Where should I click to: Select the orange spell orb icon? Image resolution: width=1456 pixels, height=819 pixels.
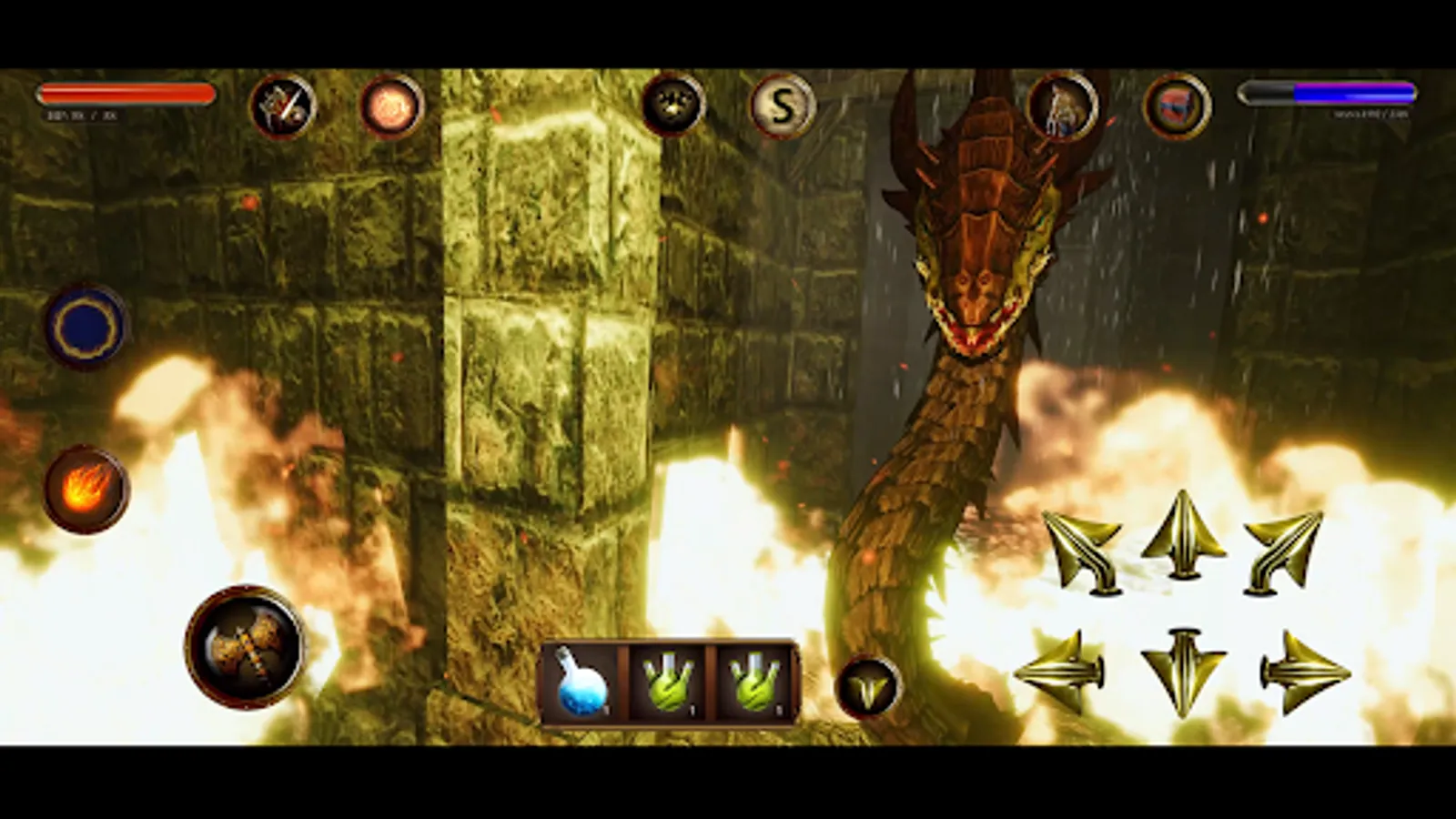tap(391, 106)
